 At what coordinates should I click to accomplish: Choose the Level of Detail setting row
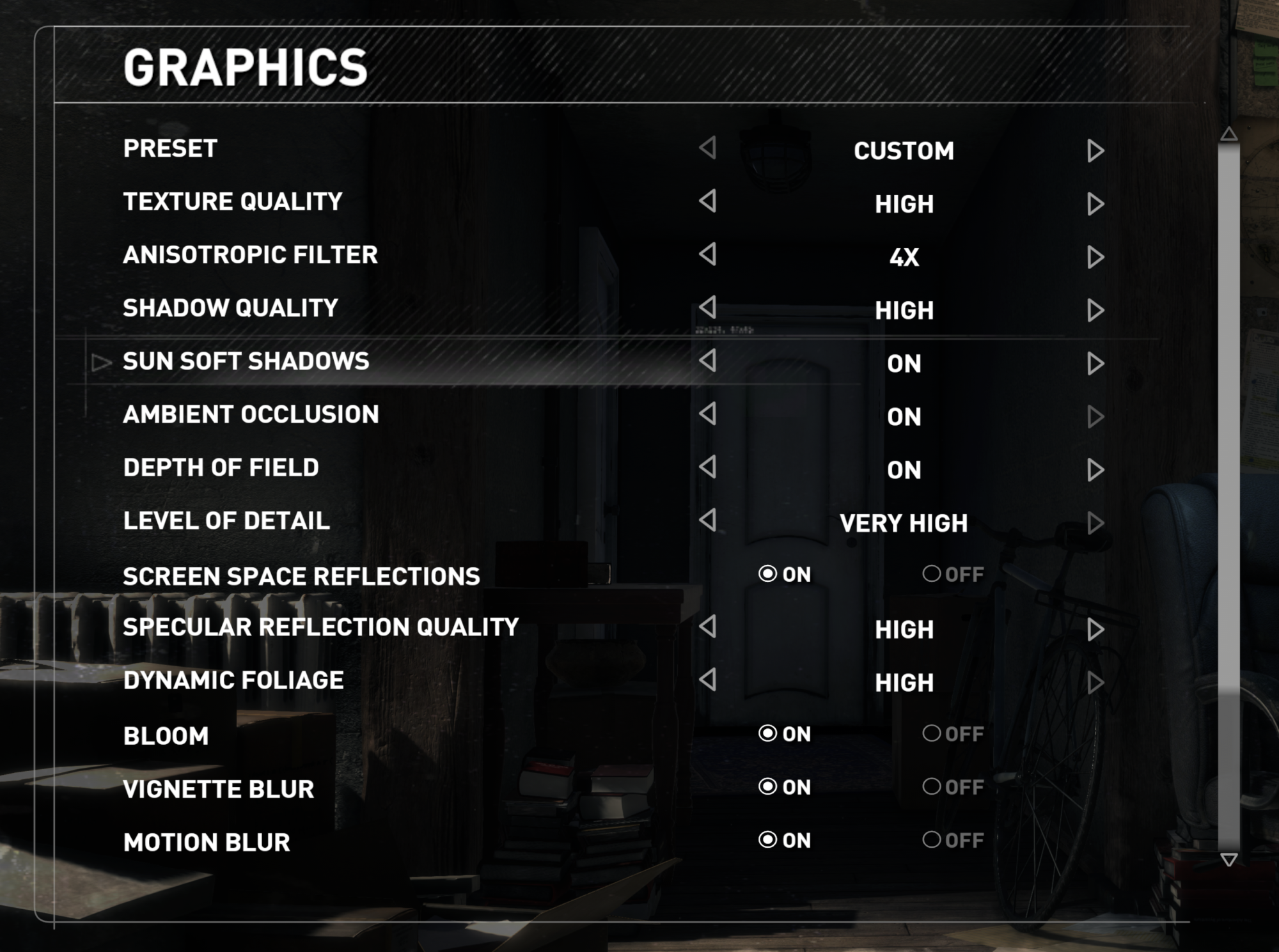click(226, 521)
